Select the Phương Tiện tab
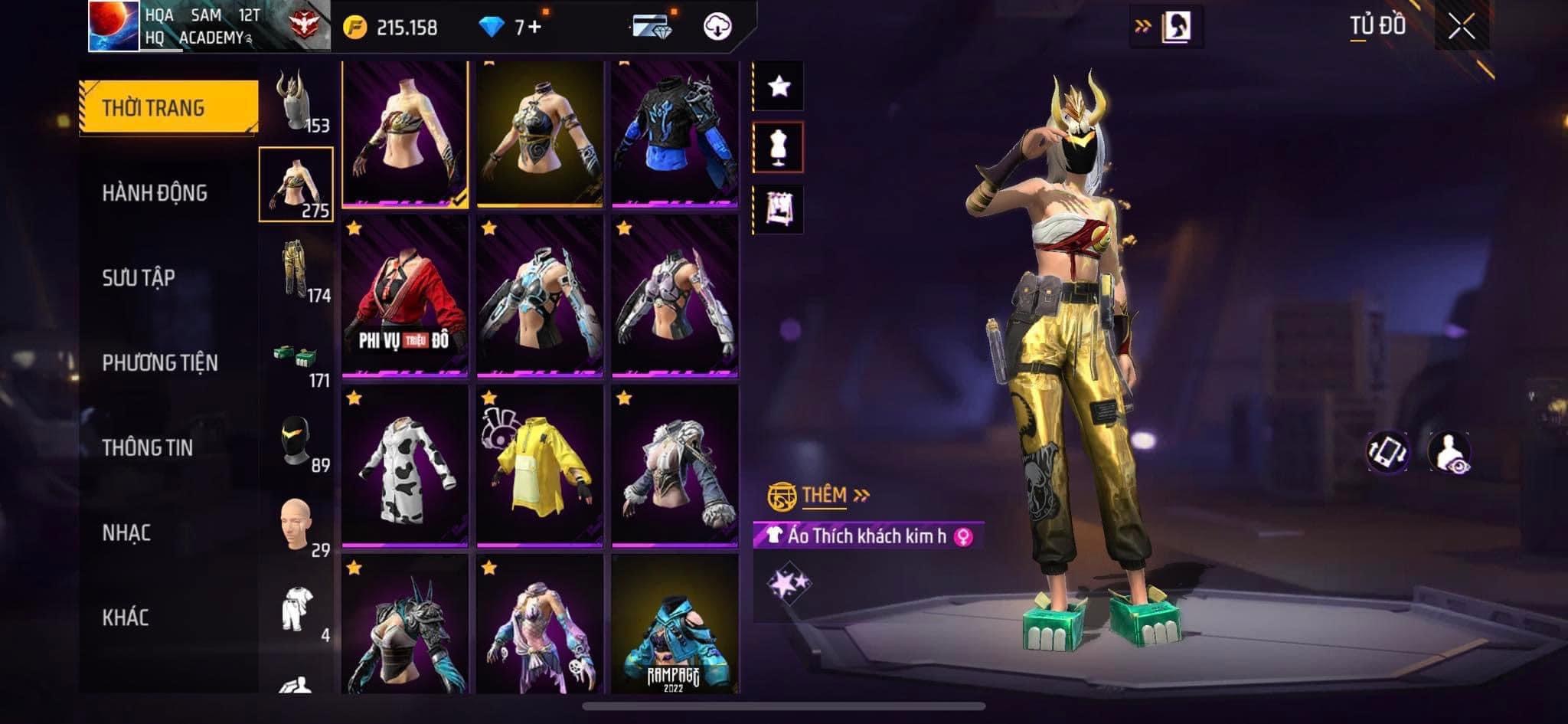 (160, 362)
